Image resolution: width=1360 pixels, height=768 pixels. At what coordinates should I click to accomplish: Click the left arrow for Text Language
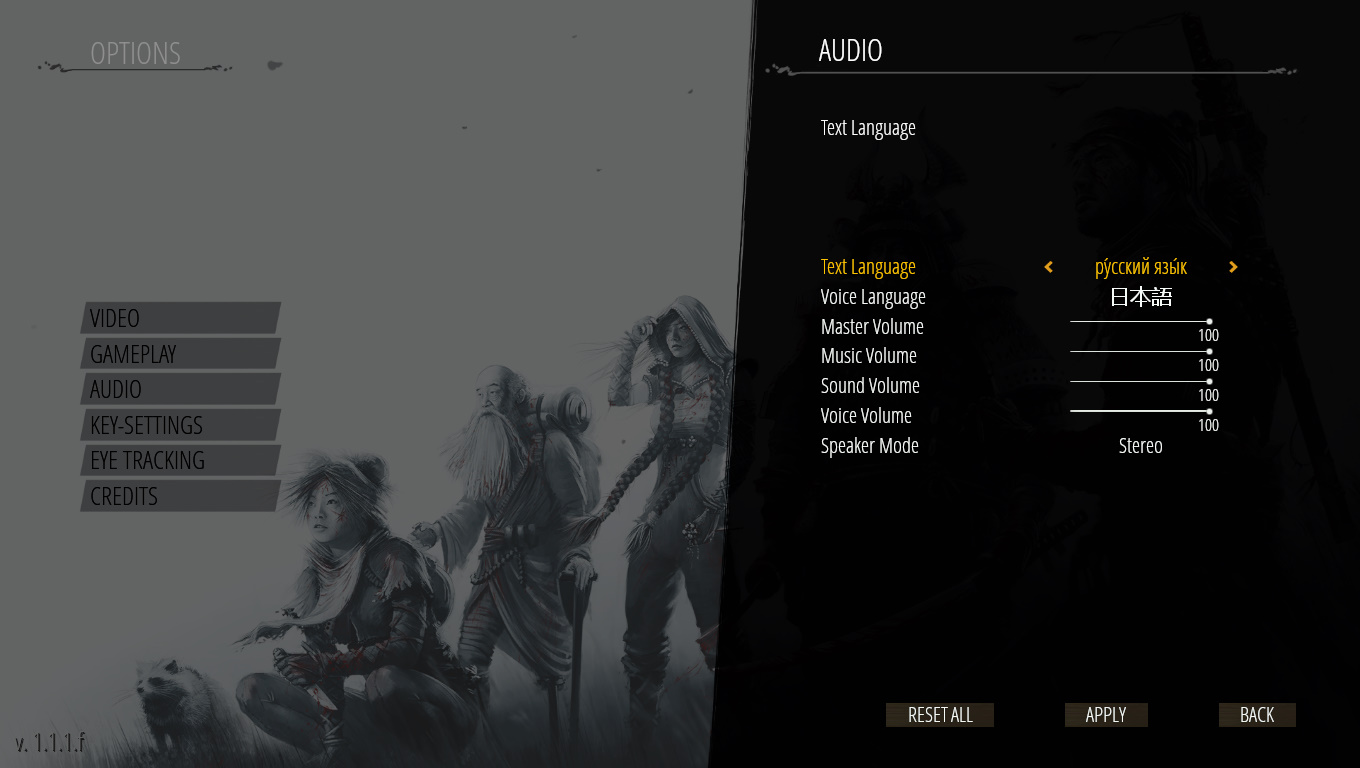tap(1048, 267)
